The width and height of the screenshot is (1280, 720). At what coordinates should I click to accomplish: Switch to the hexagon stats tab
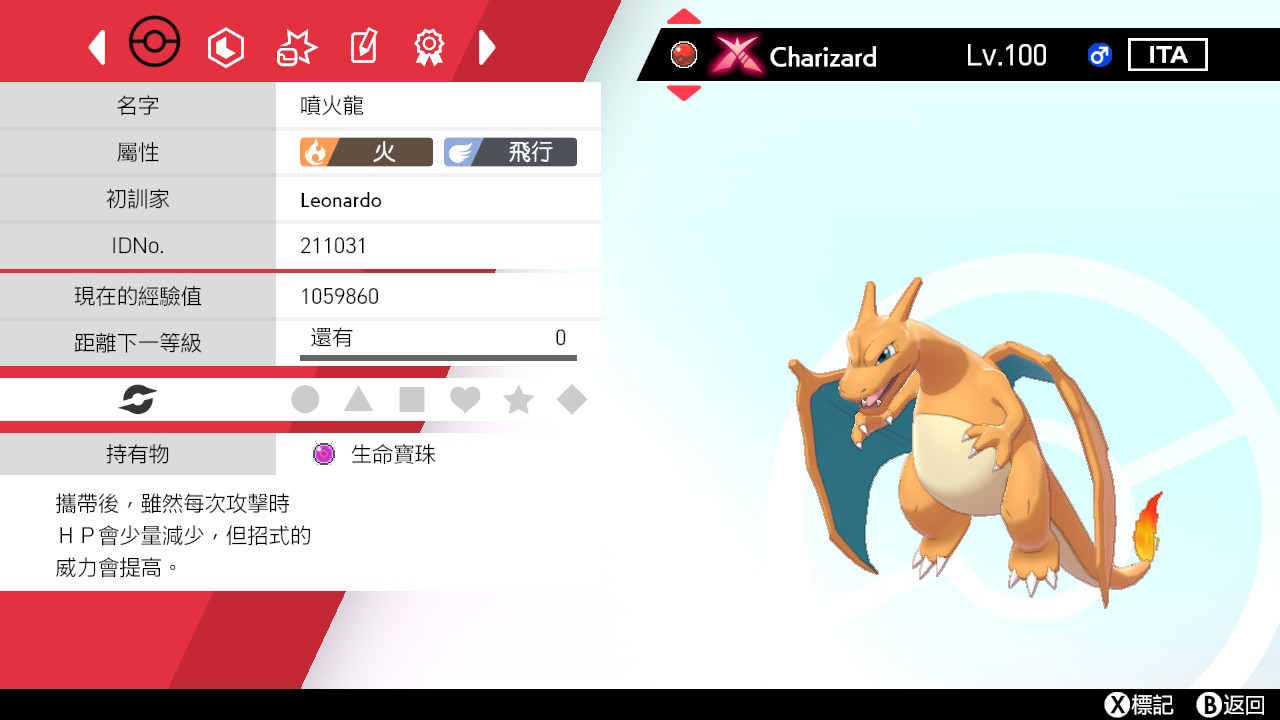pos(225,47)
